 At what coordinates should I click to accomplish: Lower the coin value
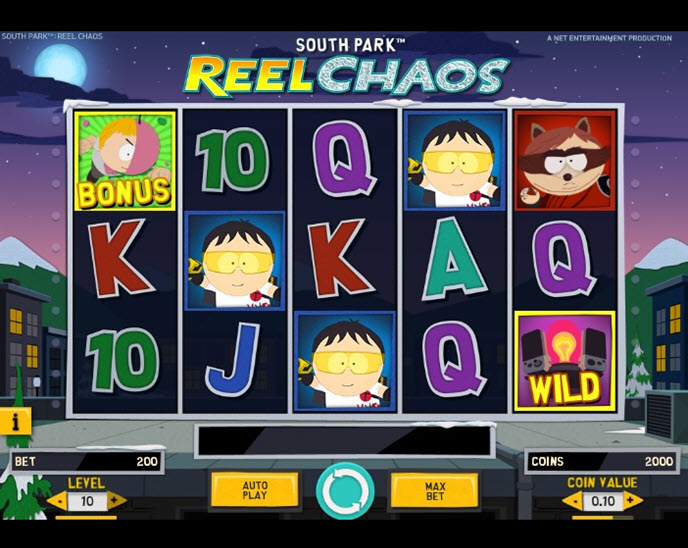[x=573, y=500]
